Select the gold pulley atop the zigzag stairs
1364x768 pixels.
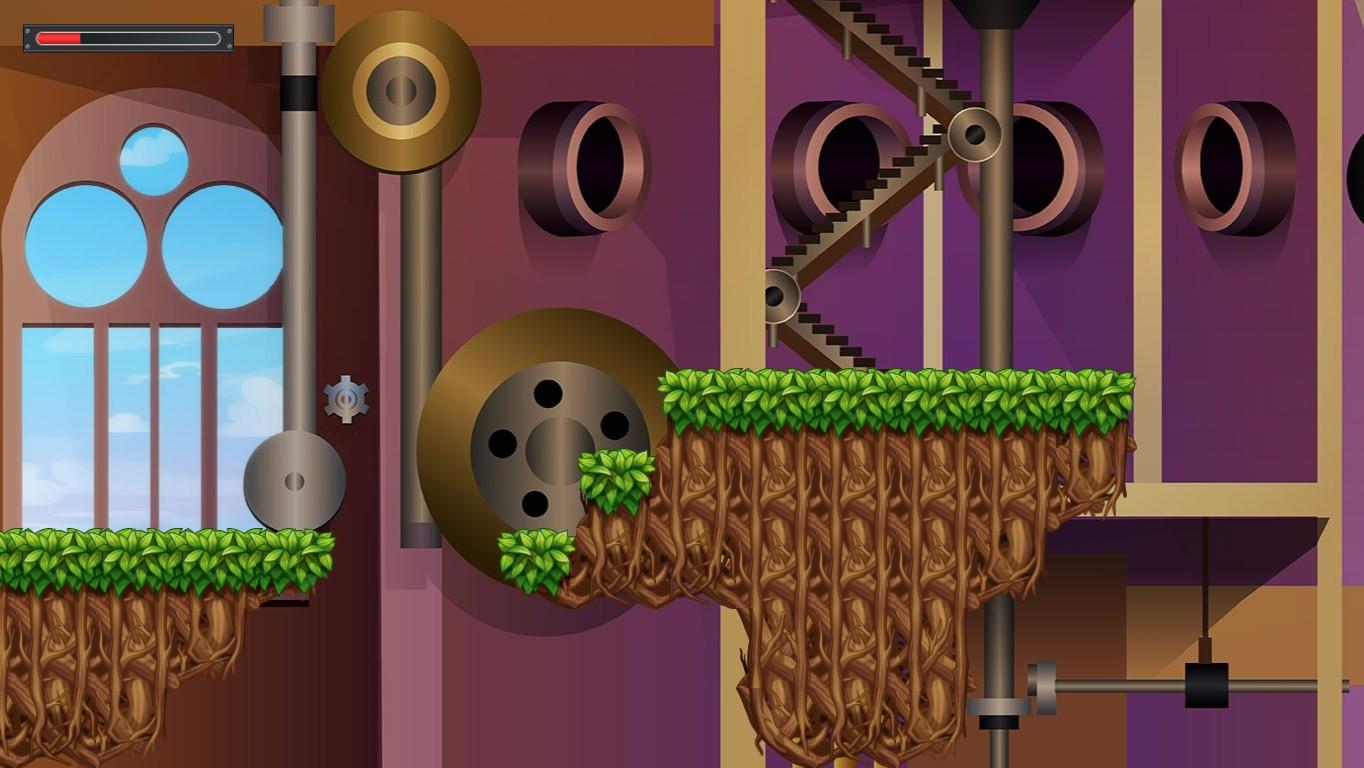975,133
